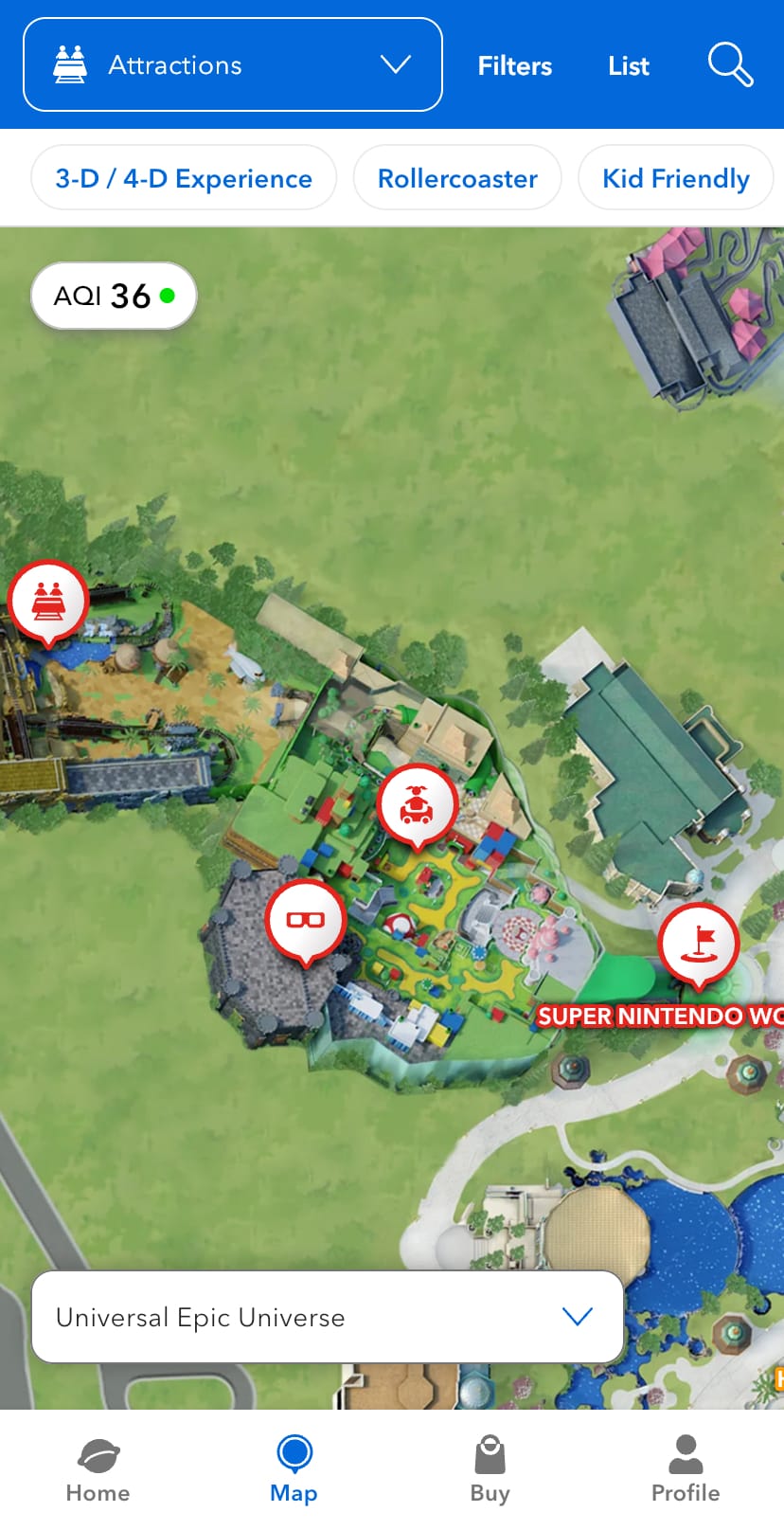Select the Kid Friendly filter chip
784x1530 pixels.
(675, 178)
